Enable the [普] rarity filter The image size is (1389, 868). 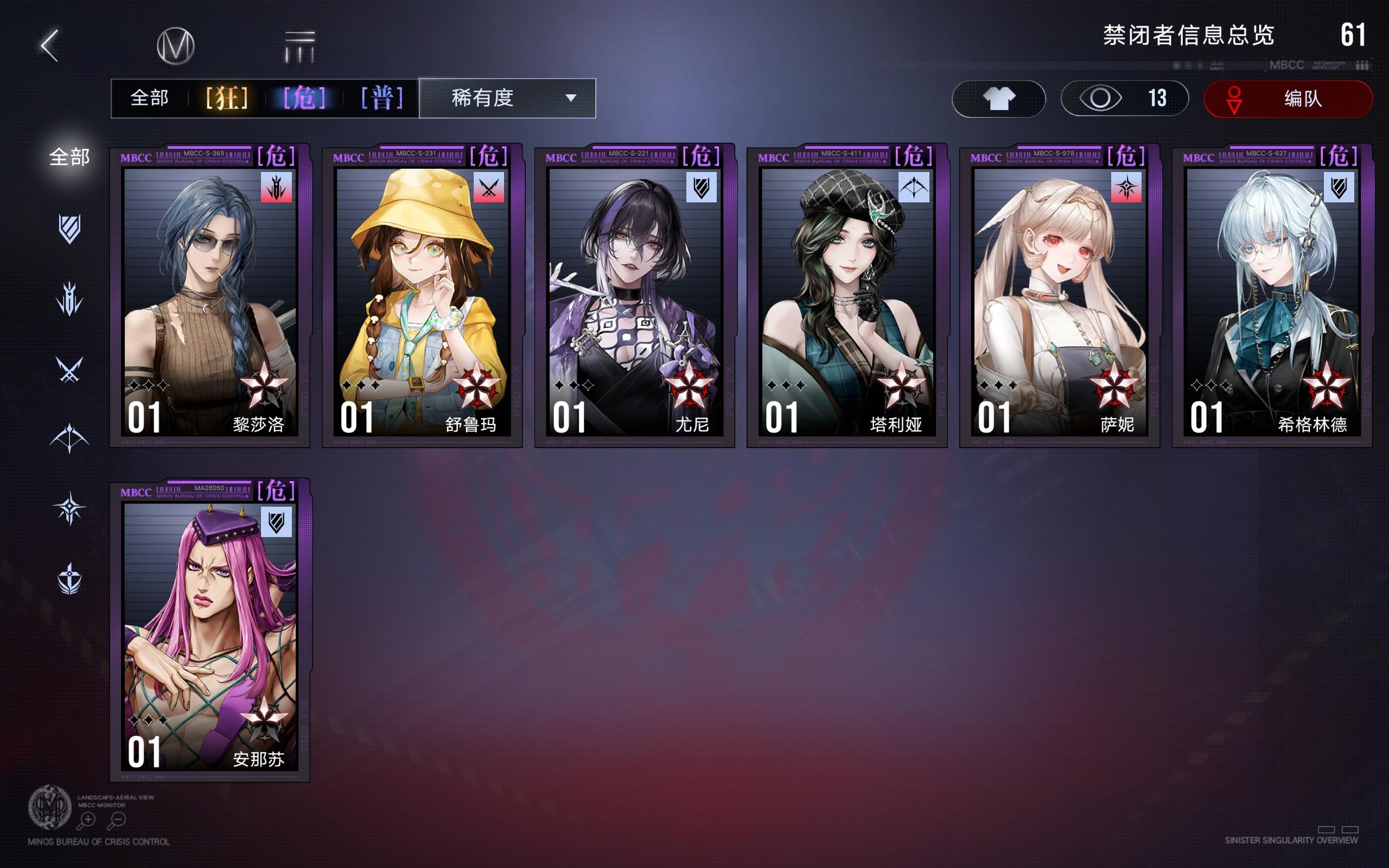381,98
